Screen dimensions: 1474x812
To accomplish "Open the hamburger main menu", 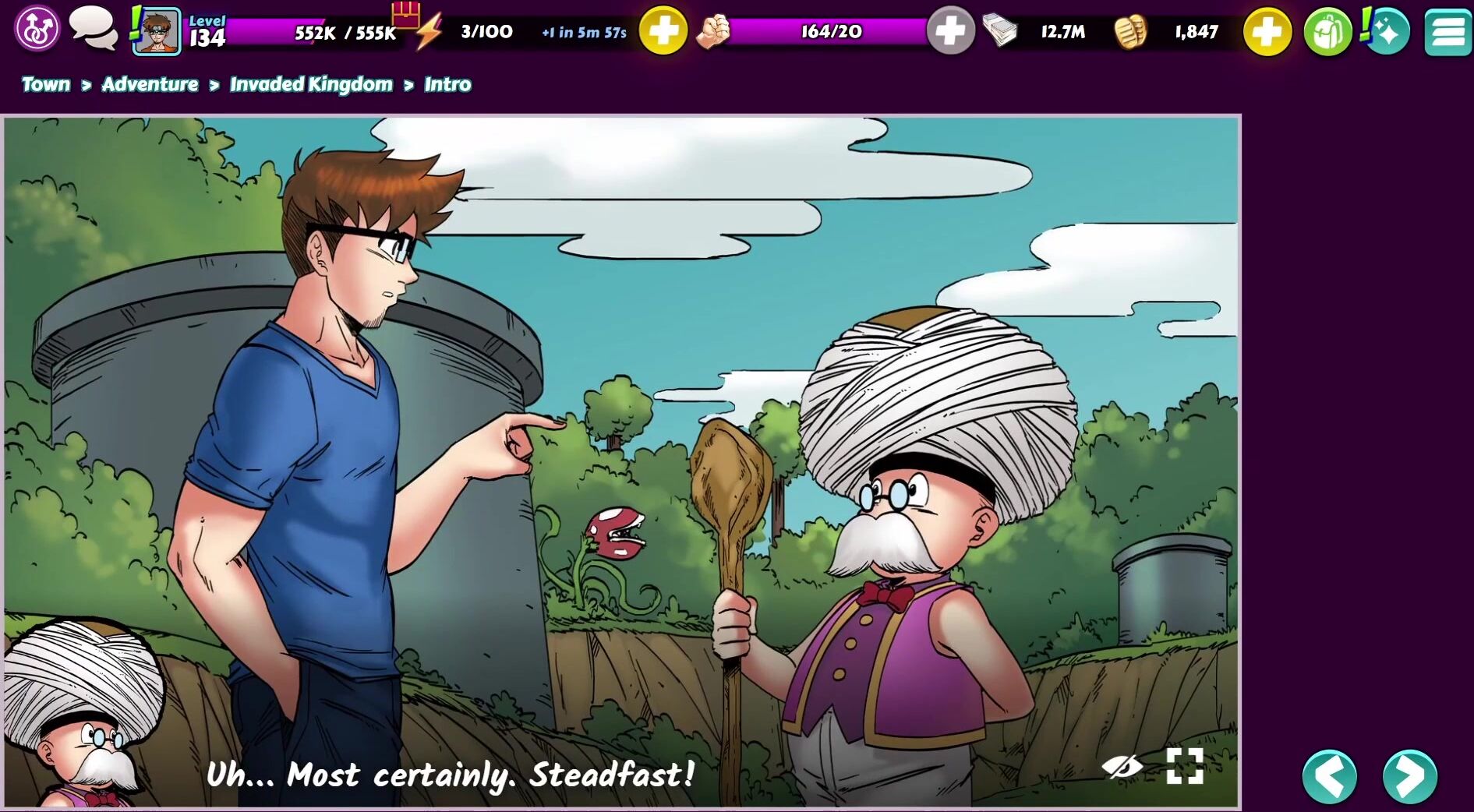I will click(1447, 32).
